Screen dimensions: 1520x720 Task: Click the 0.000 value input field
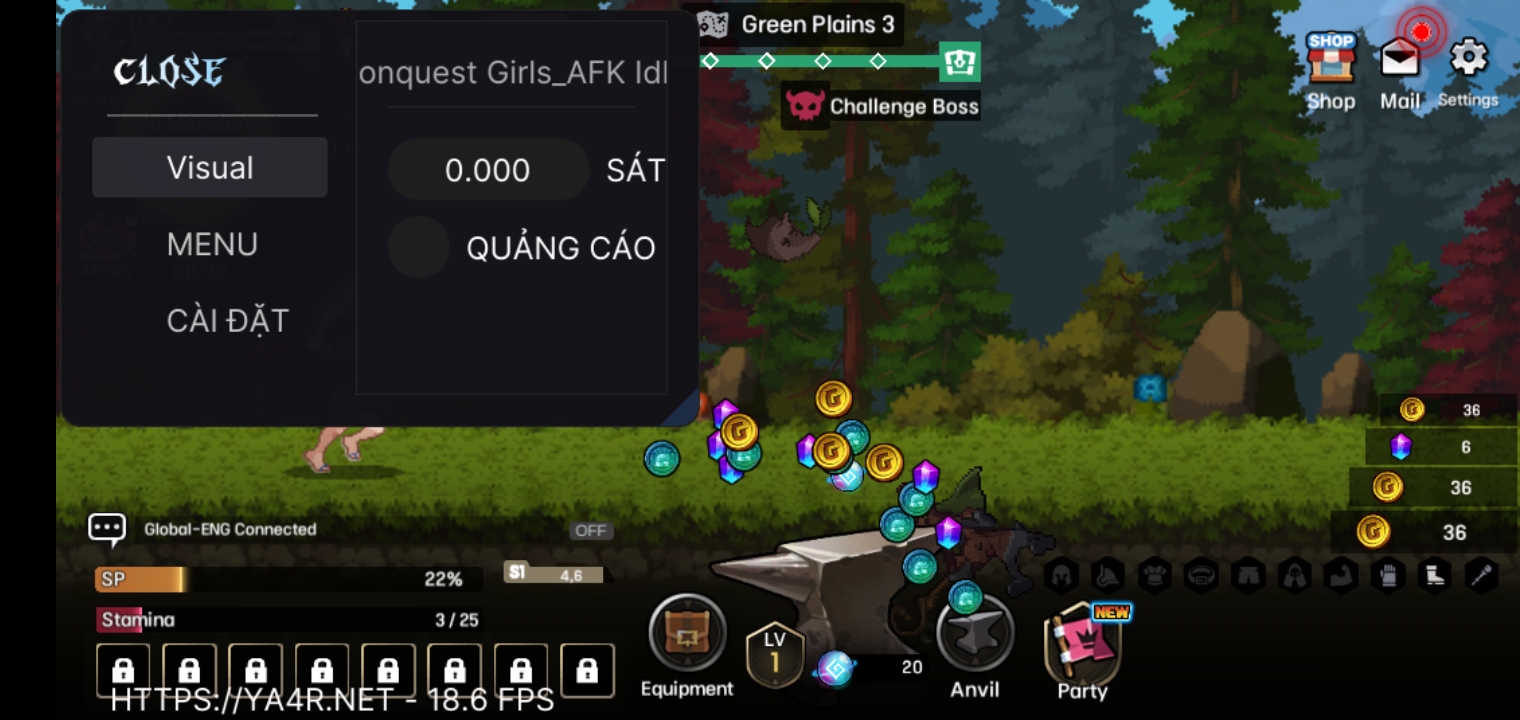pos(488,170)
